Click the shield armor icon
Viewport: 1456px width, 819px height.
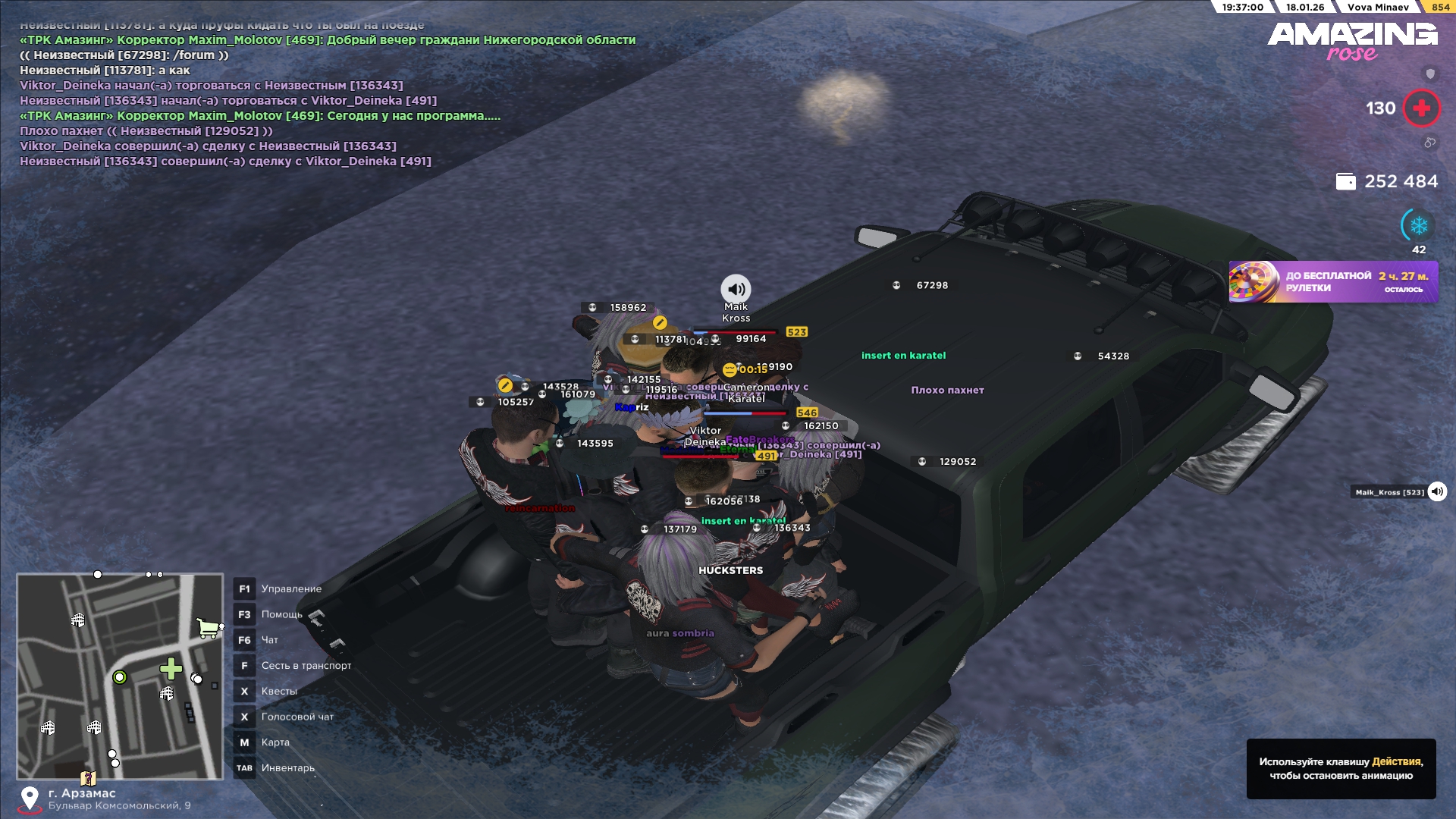1430,74
